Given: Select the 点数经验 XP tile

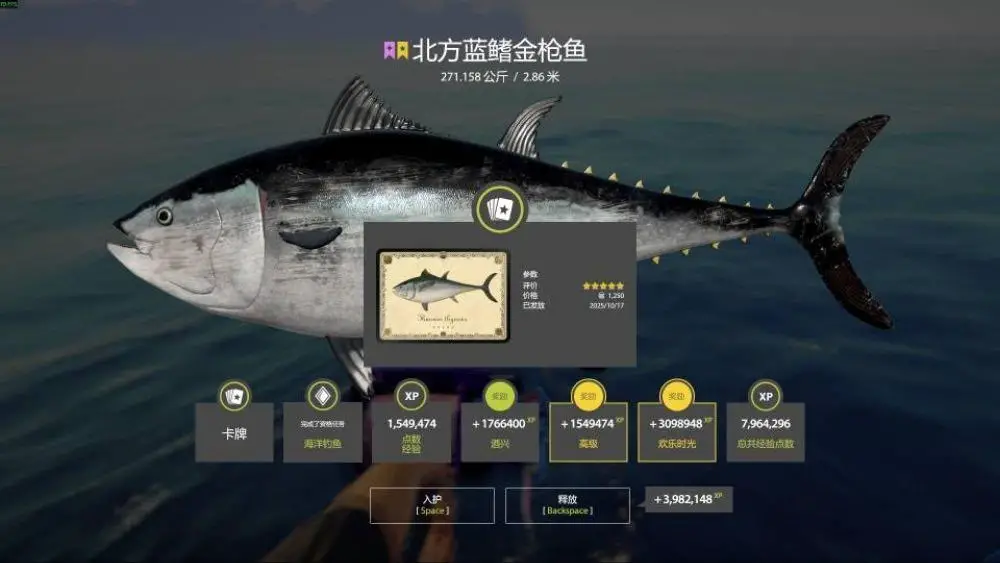Looking at the screenshot, I should [x=411, y=432].
